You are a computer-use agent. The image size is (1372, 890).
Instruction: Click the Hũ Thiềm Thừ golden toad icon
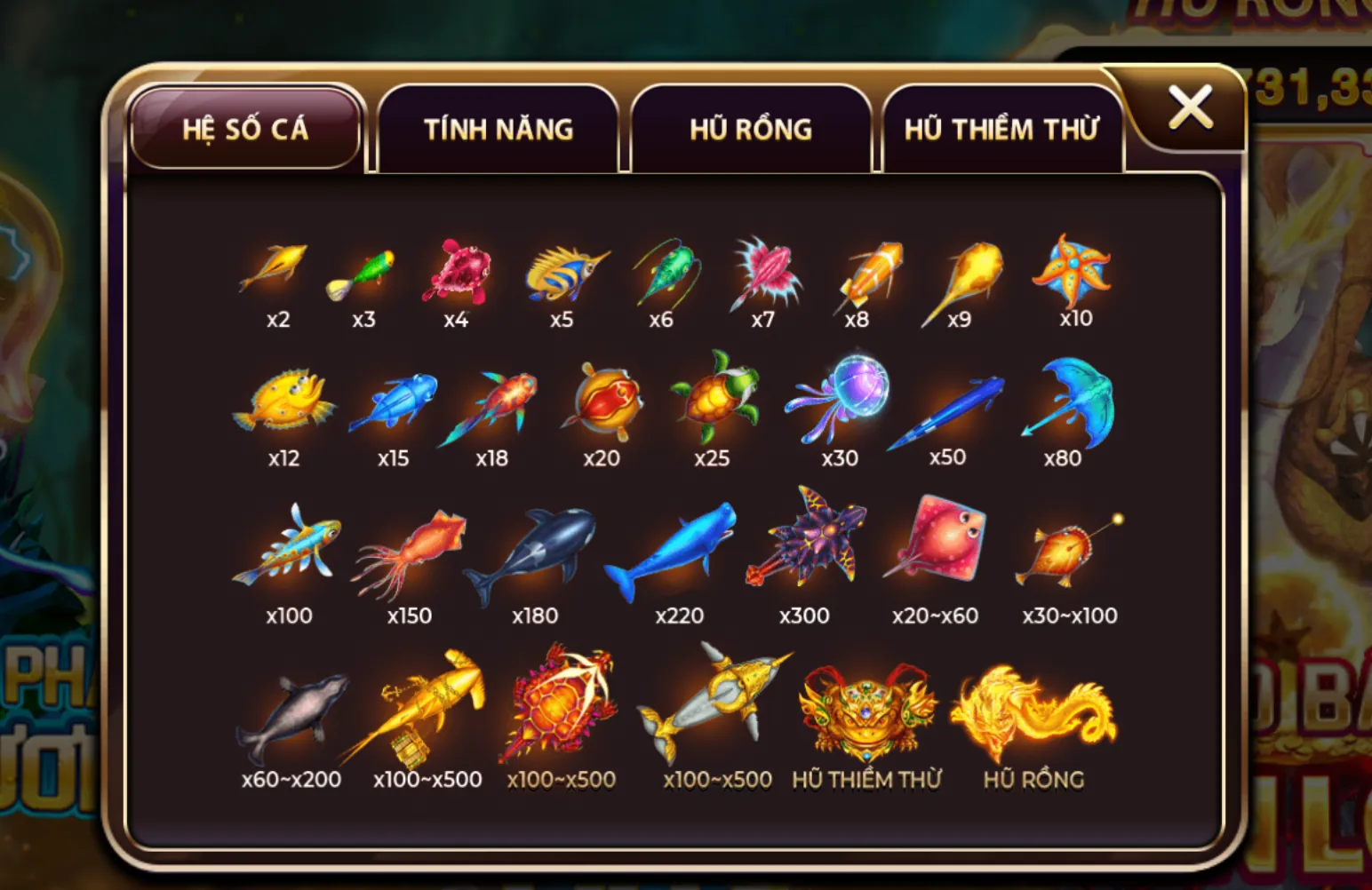tap(866, 711)
